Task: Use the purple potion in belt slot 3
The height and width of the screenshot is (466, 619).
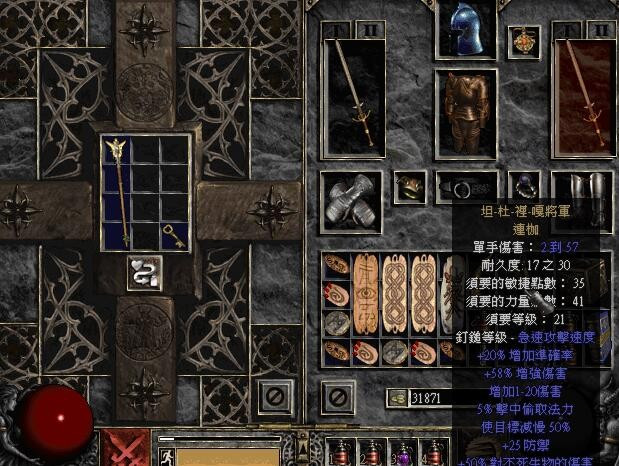Action: click(403, 452)
